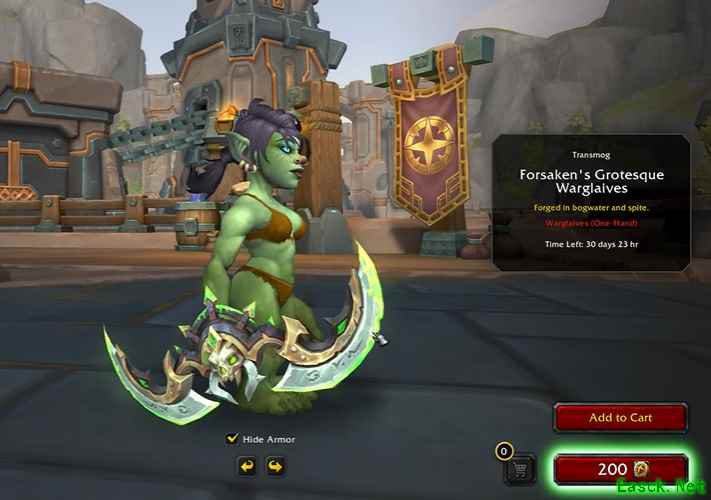Toggle the Hide Armor checkbox
Screen dimensions: 711x500
pos(233,438)
